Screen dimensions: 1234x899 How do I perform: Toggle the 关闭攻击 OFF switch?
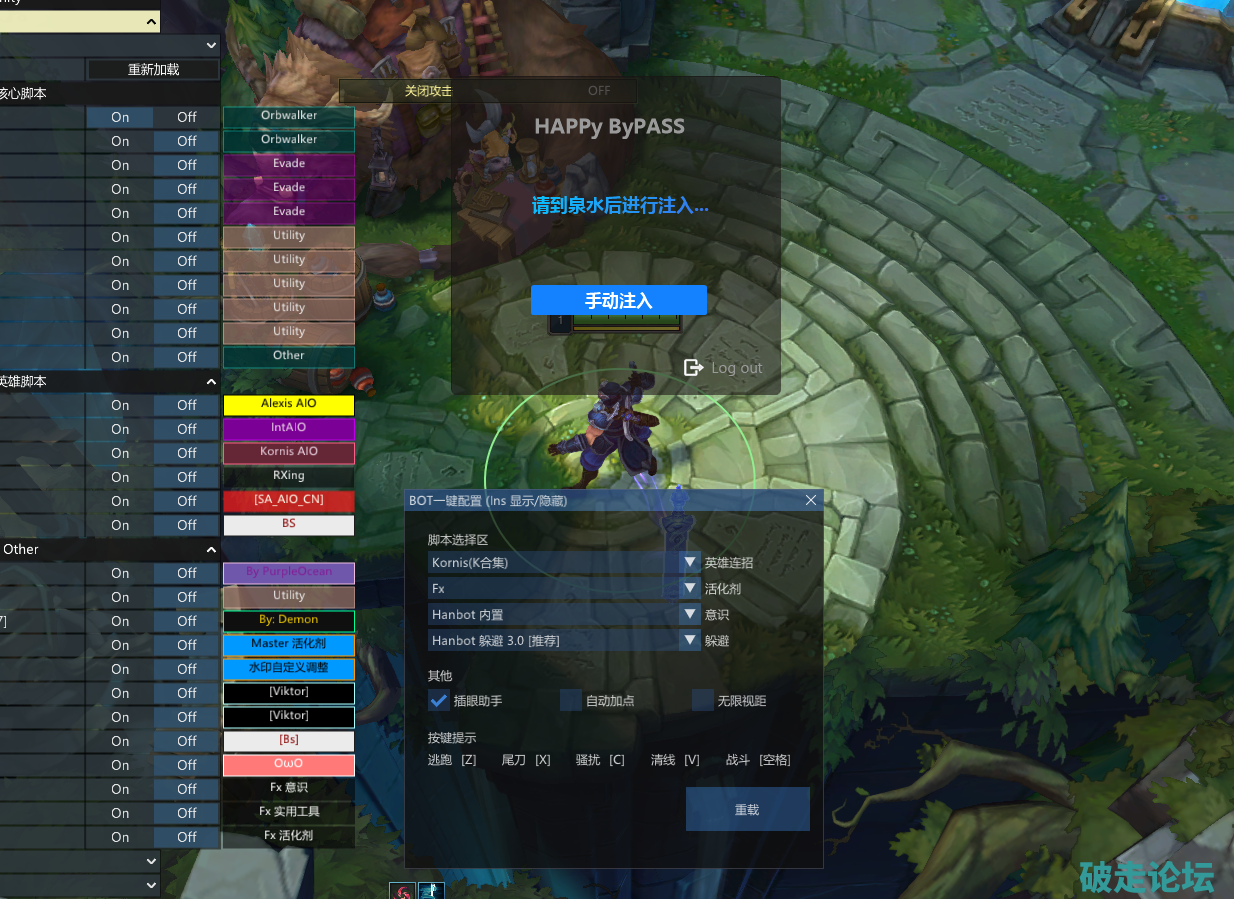[x=598, y=91]
